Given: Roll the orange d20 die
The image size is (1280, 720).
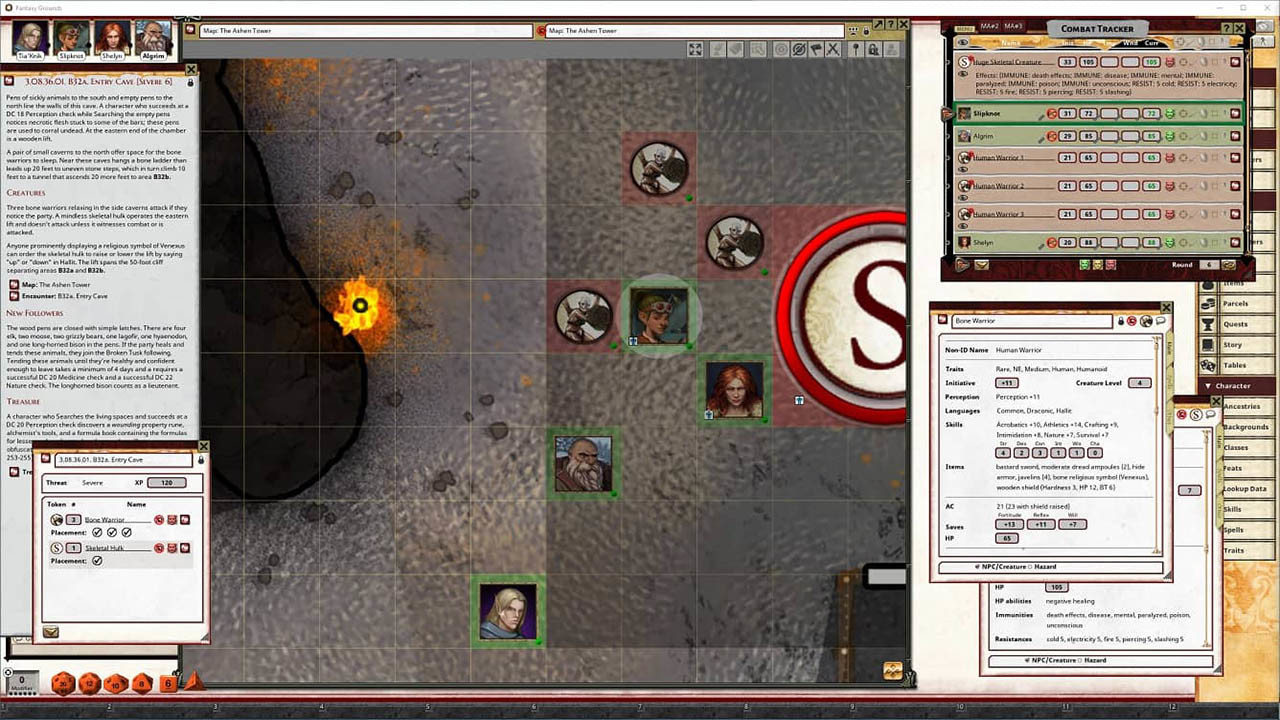Looking at the screenshot, I should coord(62,681).
